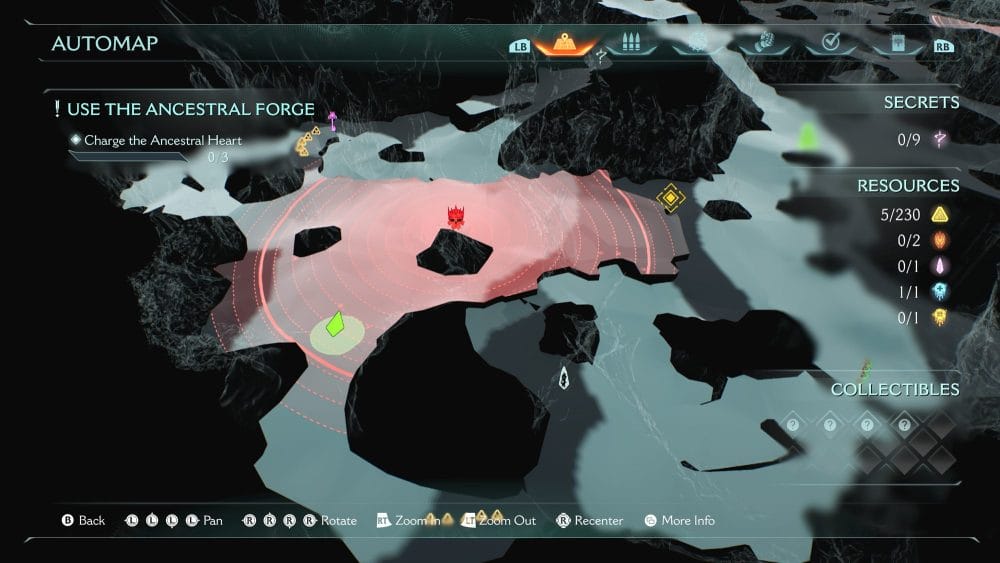Switch to the checkmark challenges tab

[x=829, y=44]
